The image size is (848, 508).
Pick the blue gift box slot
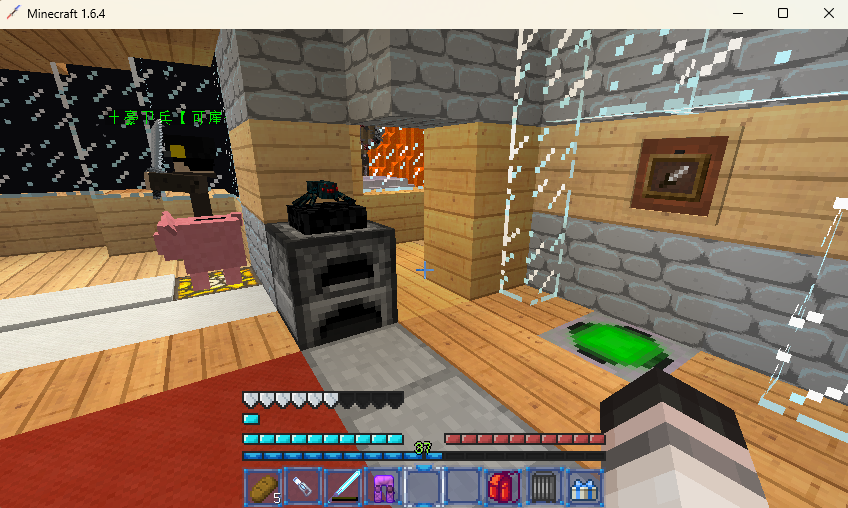pyautogui.click(x=582, y=488)
